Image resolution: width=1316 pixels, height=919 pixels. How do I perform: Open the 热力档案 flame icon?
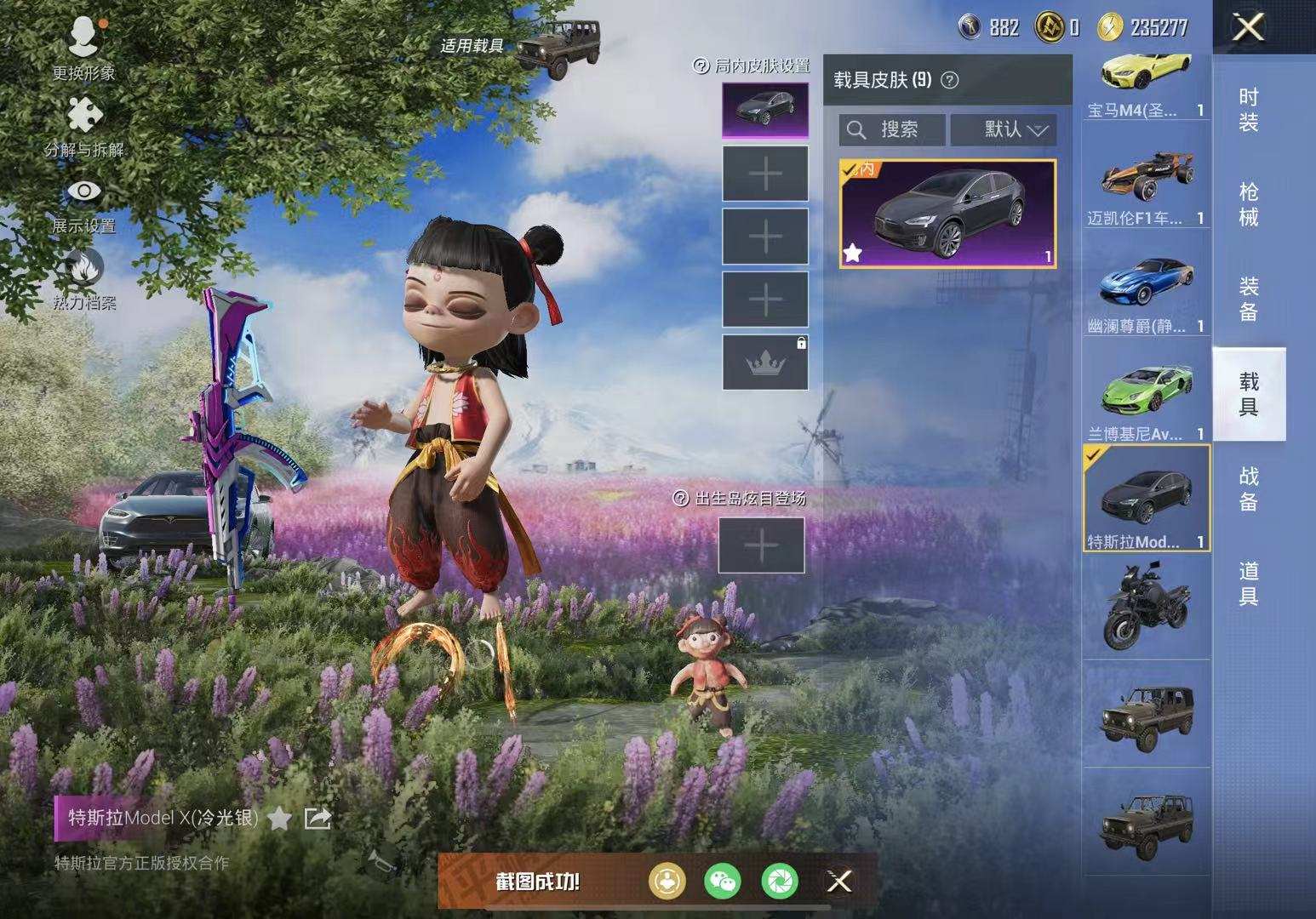pyautogui.click(x=83, y=278)
